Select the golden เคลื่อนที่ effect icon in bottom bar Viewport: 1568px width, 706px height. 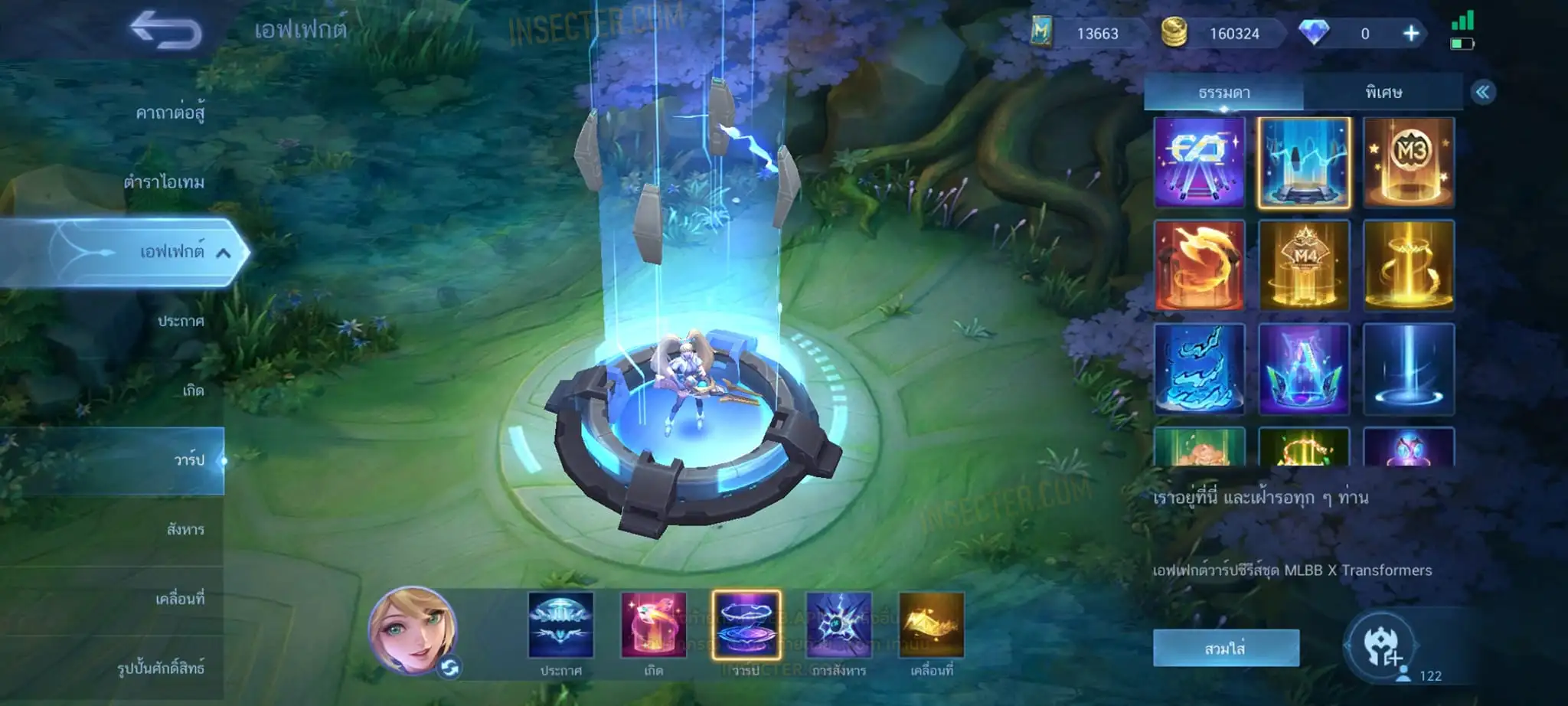[931, 625]
